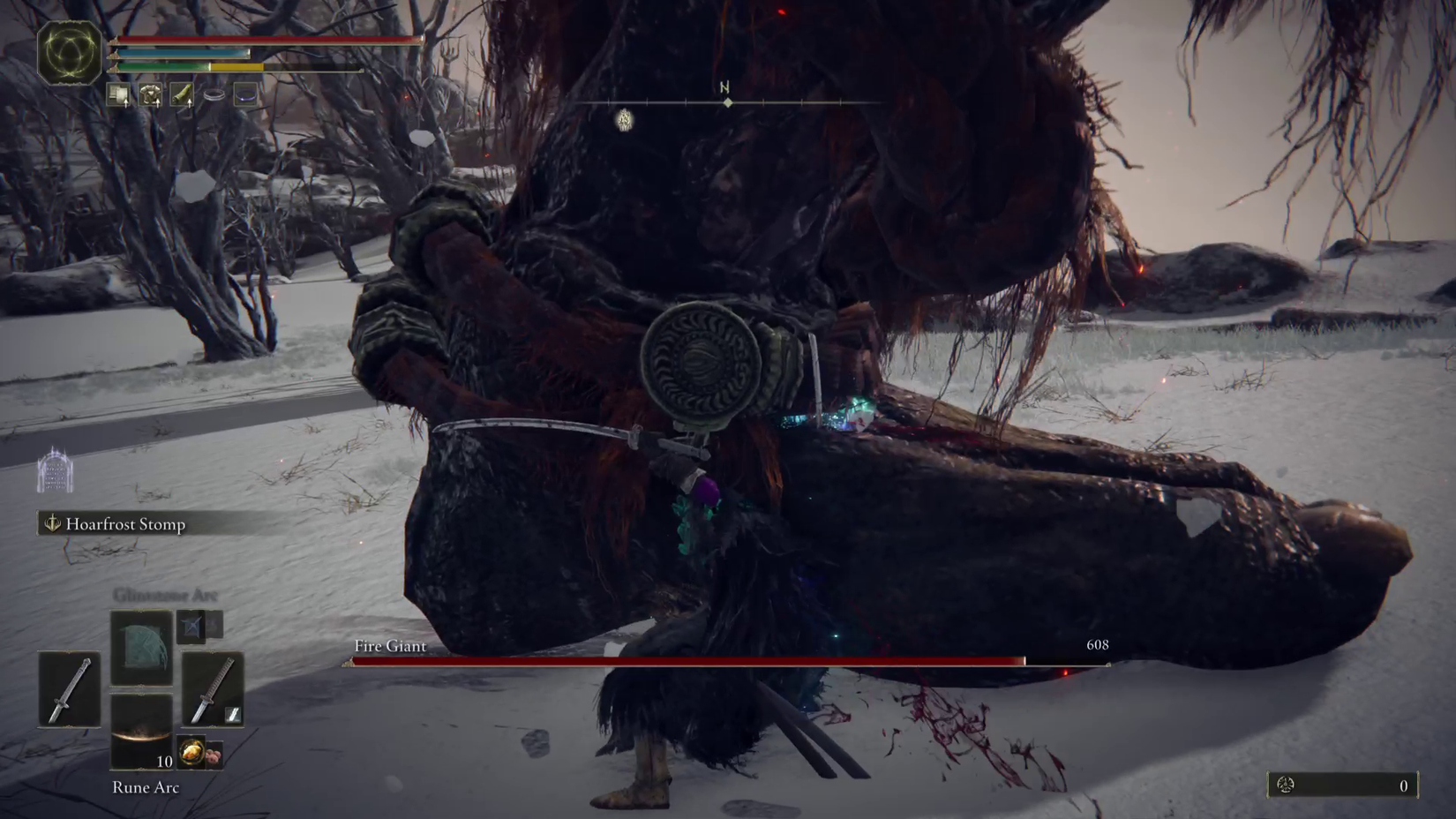
Task: Click the armor buff icon with upward arrow
Action: coord(151,94)
